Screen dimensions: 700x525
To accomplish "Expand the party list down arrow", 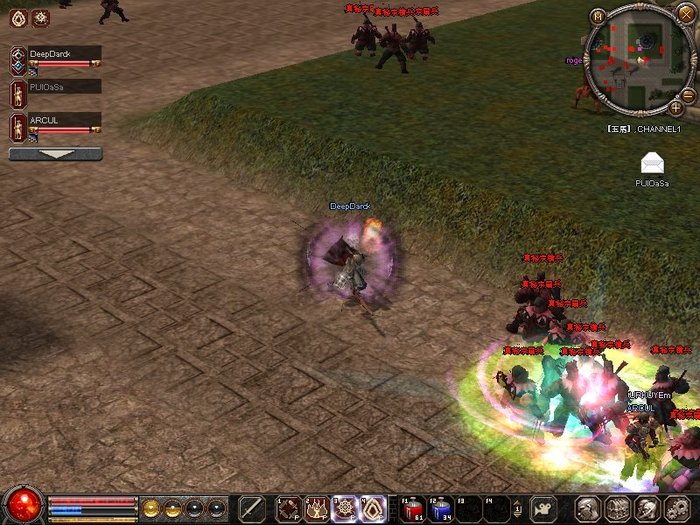I will click(55, 154).
